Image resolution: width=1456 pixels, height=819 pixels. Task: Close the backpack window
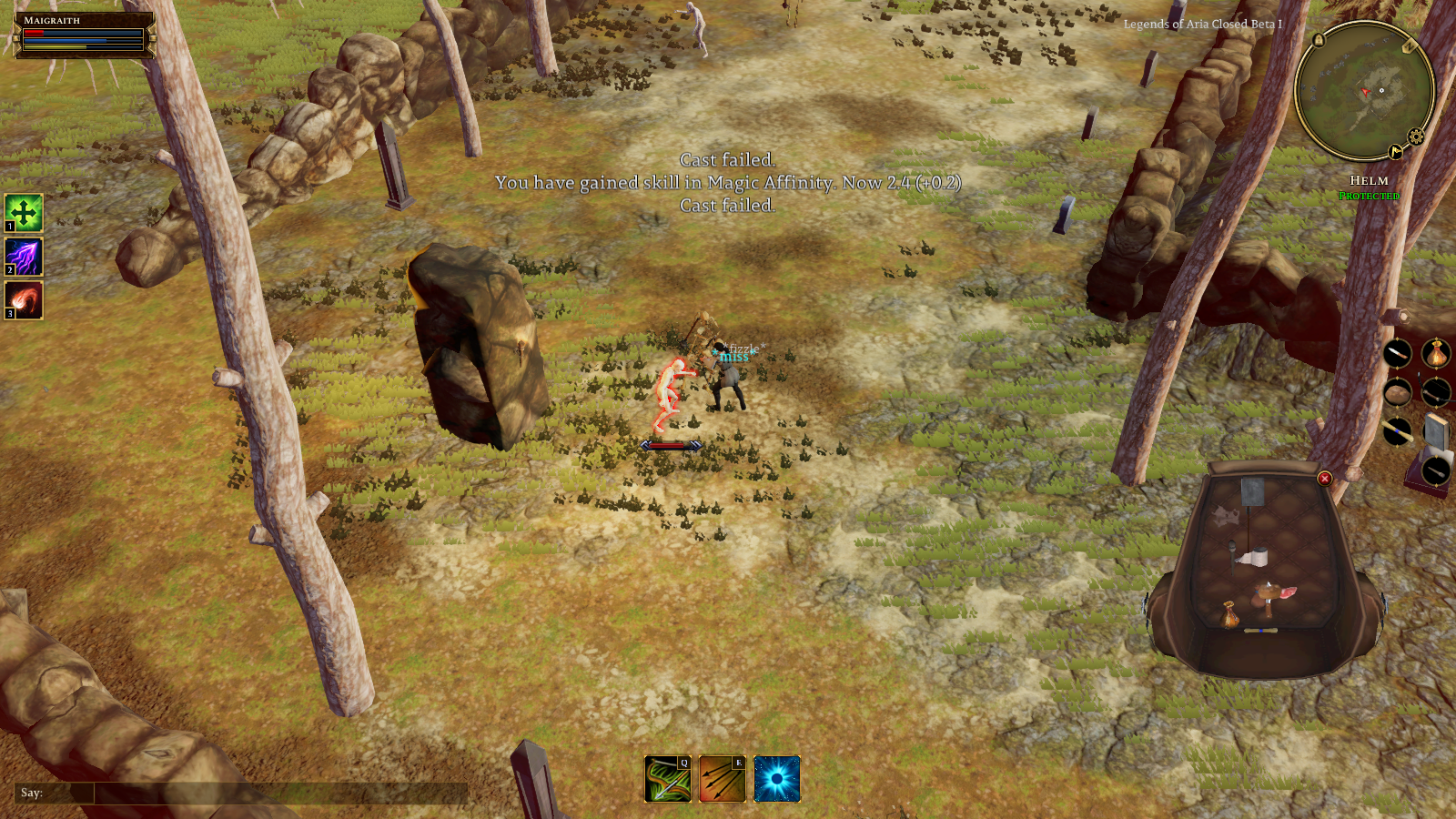(1325, 479)
